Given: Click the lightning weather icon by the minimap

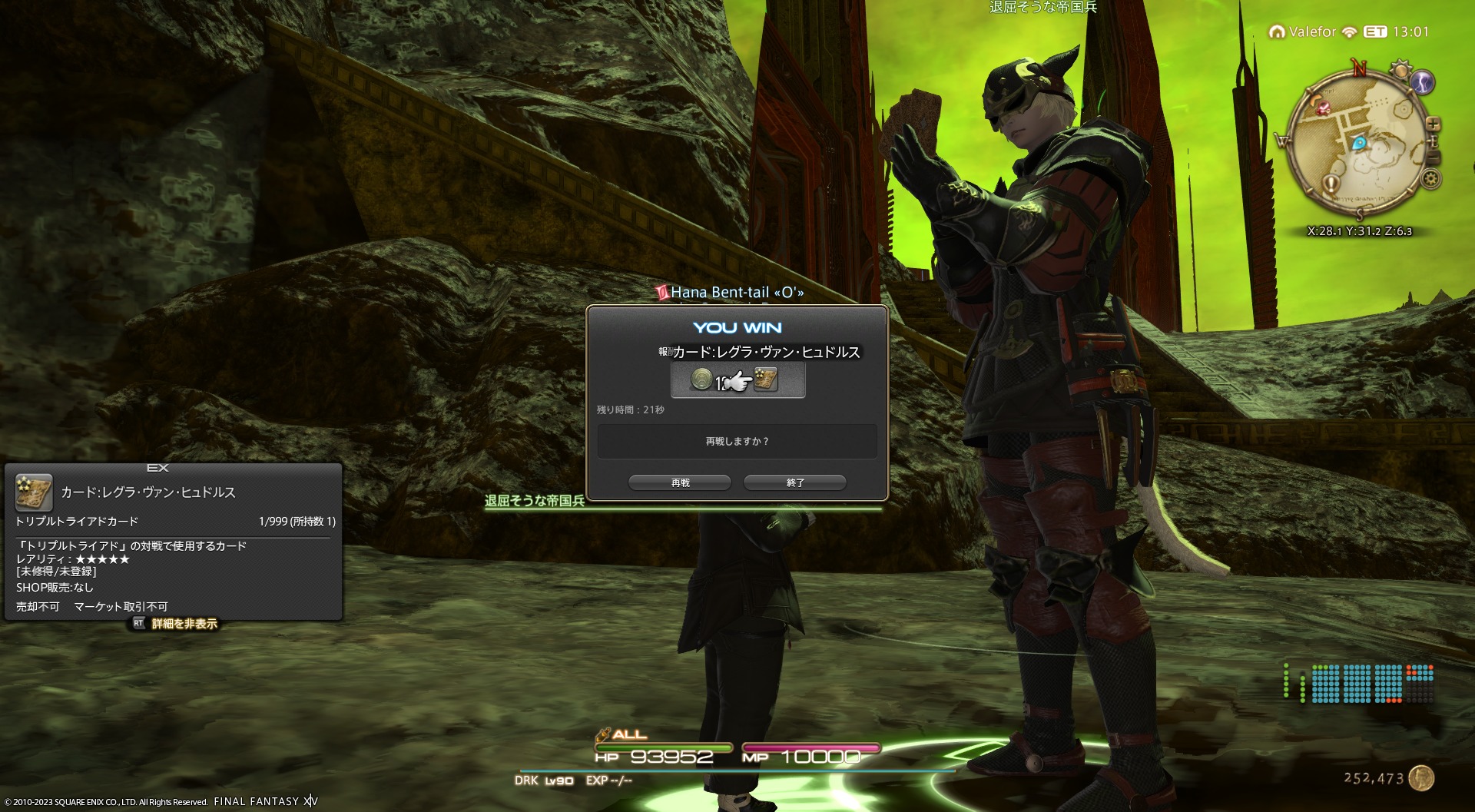Looking at the screenshot, I should [x=1422, y=82].
